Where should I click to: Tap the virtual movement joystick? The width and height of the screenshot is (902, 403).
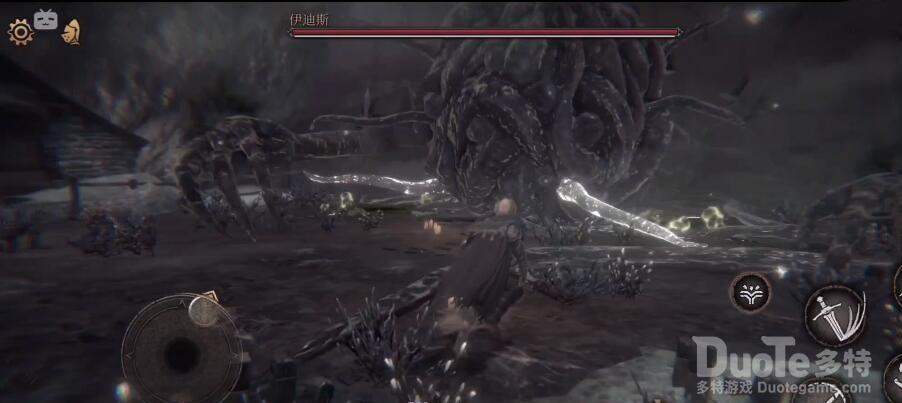180,350
